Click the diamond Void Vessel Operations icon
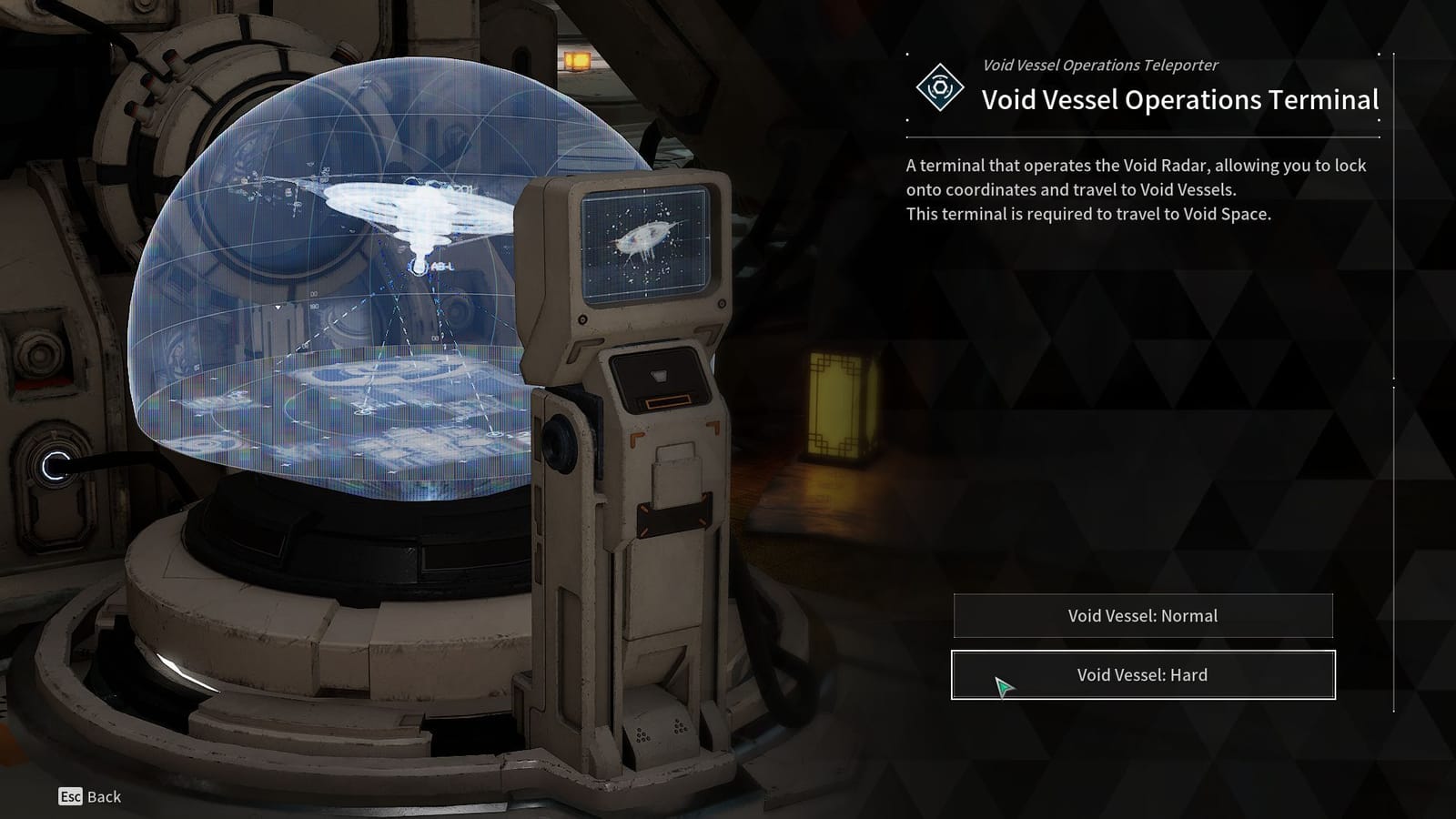Viewport: 1456px width, 819px height. tap(939, 88)
